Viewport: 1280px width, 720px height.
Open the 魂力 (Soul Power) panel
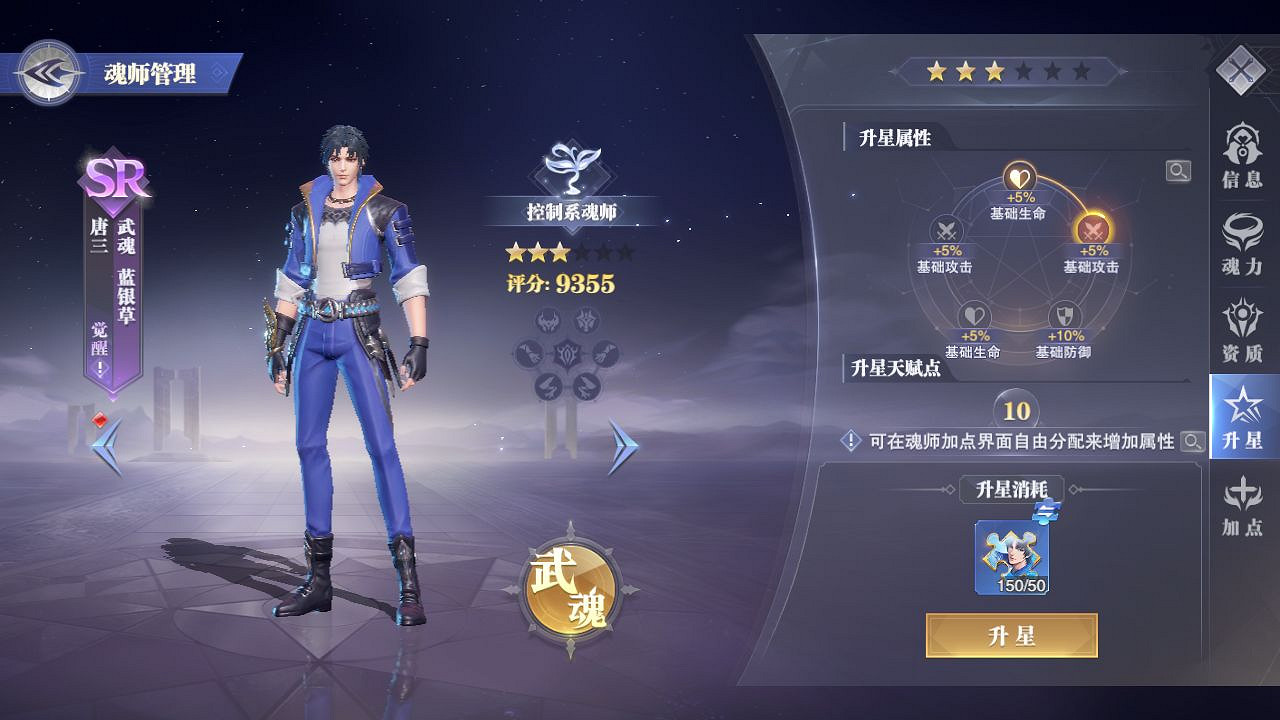(1243, 243)
